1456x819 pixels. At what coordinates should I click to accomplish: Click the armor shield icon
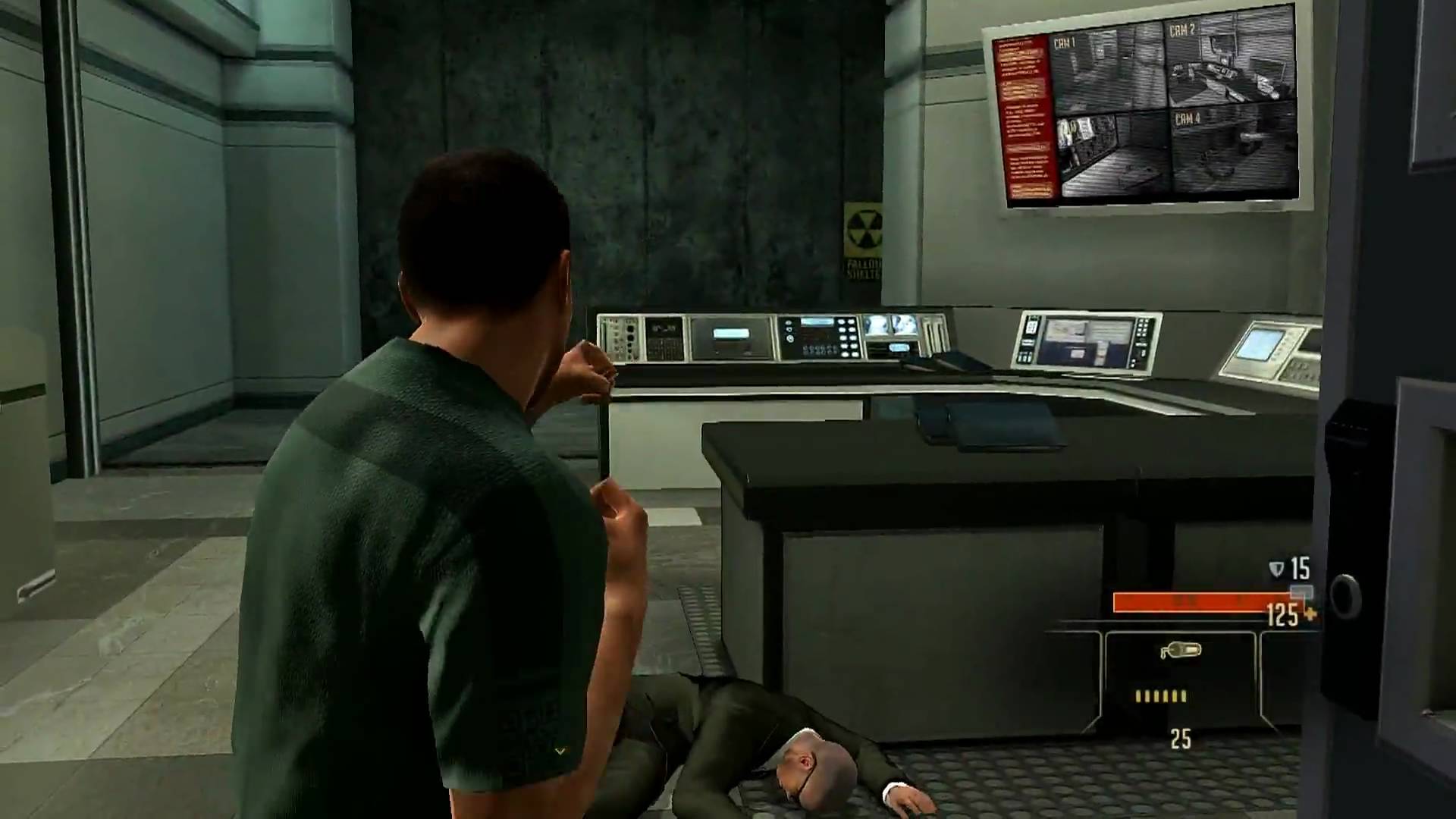tap(1277, 569)
